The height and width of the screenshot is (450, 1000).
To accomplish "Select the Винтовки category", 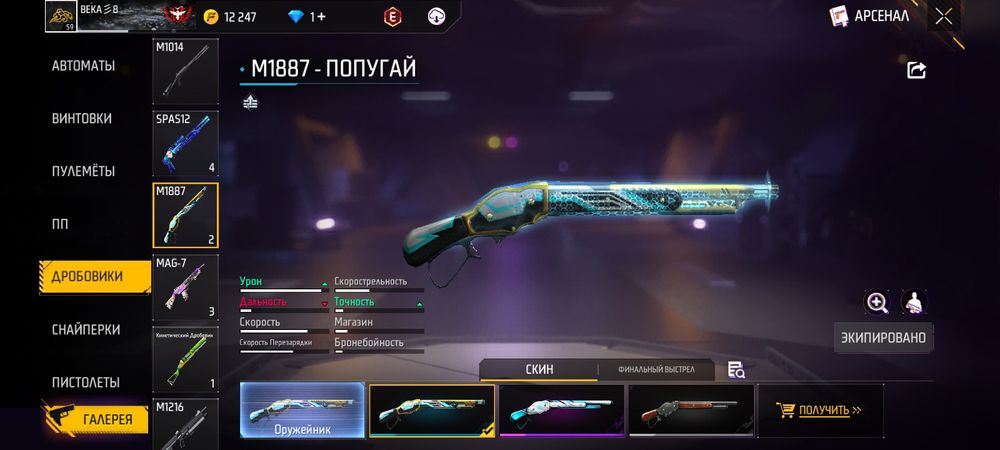I will [82, 119].
